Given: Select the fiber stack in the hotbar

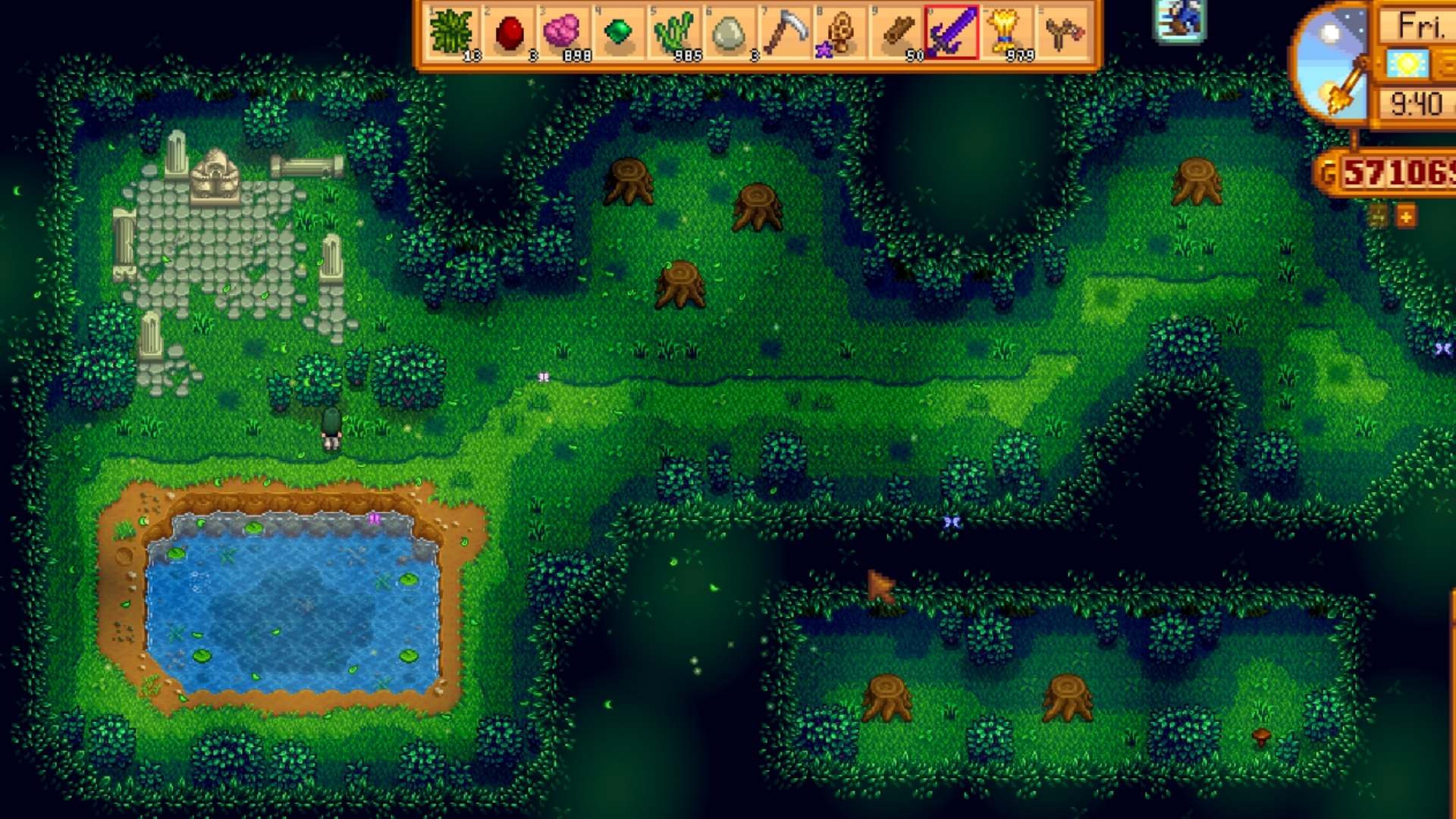Looking at the screenshot, I should [x=452, y=33].
